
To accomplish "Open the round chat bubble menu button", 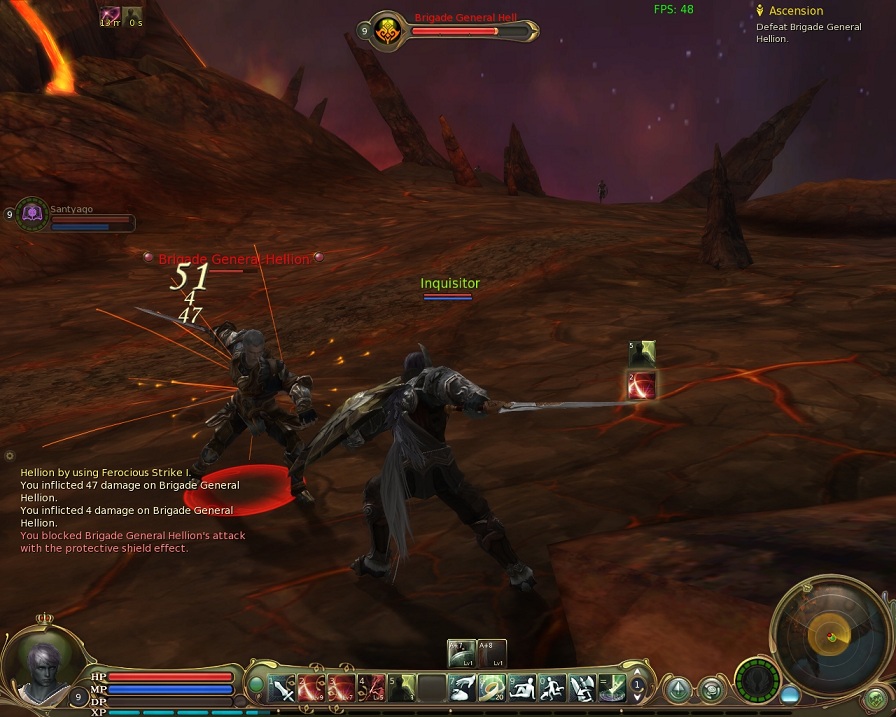I will pos(711,688).
